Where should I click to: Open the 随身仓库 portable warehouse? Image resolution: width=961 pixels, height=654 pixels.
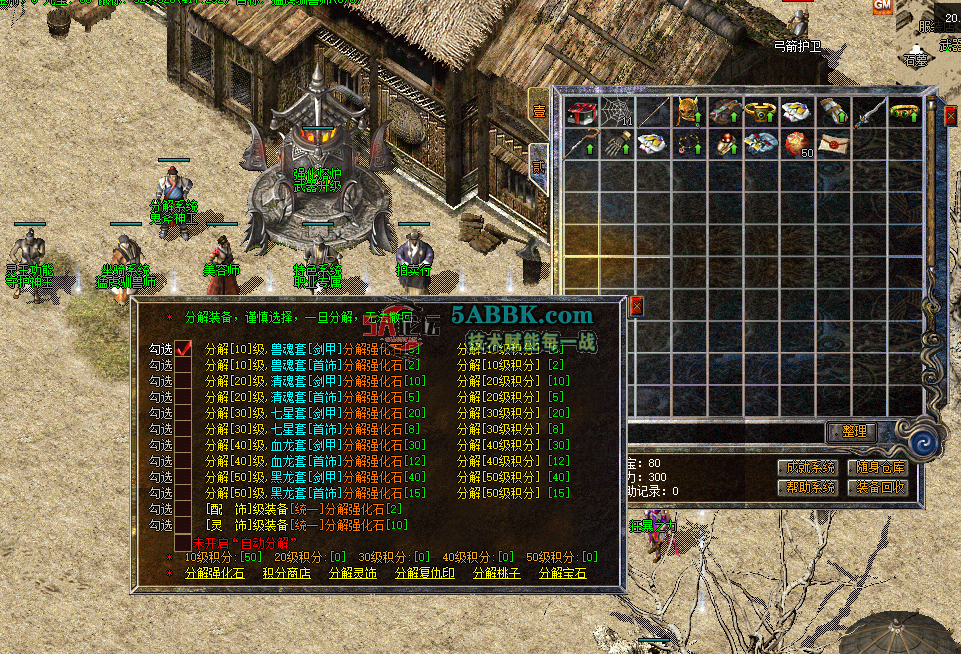click(x=877, y=467)
